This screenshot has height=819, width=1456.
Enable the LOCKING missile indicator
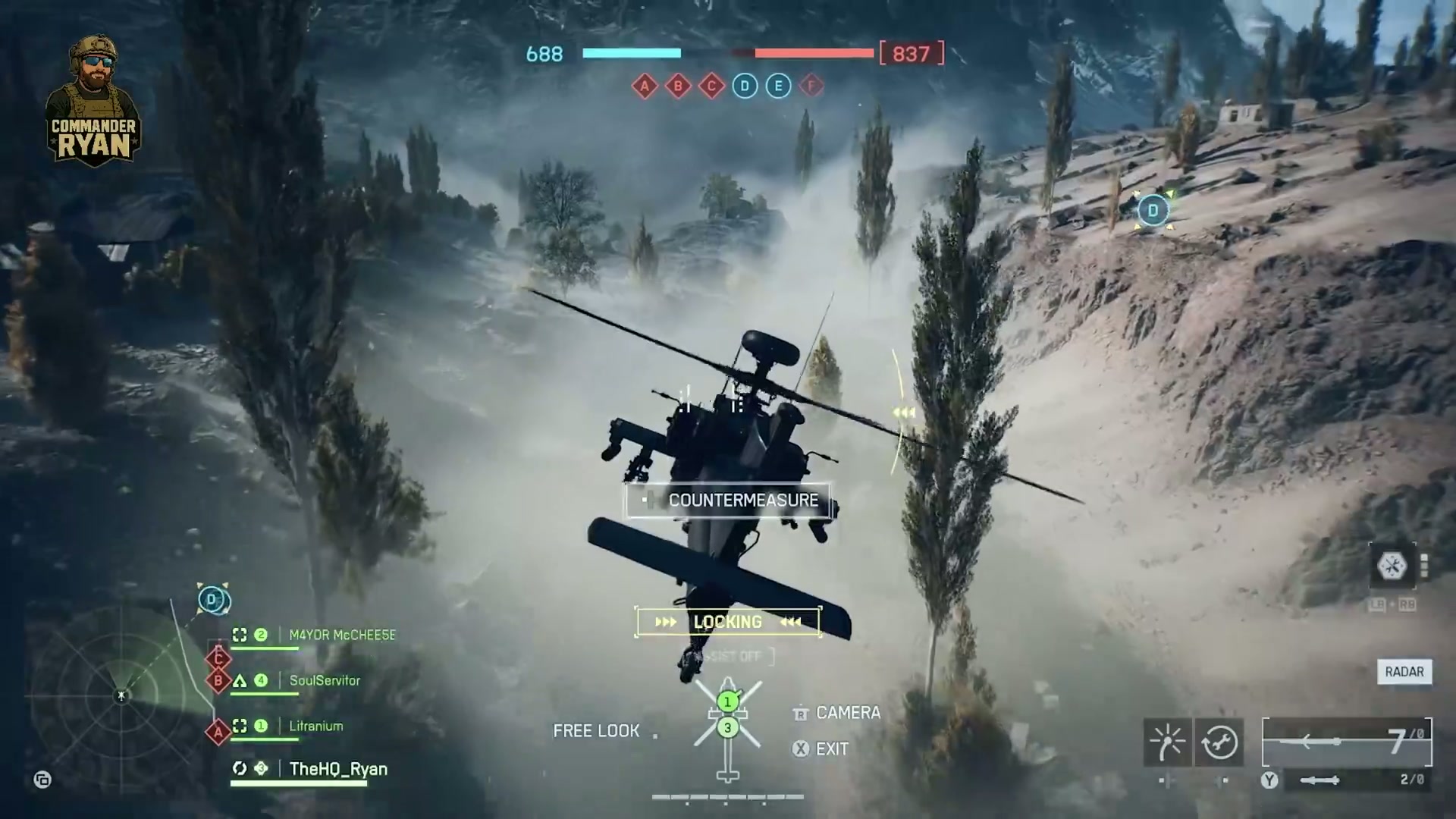pos(728,622)
